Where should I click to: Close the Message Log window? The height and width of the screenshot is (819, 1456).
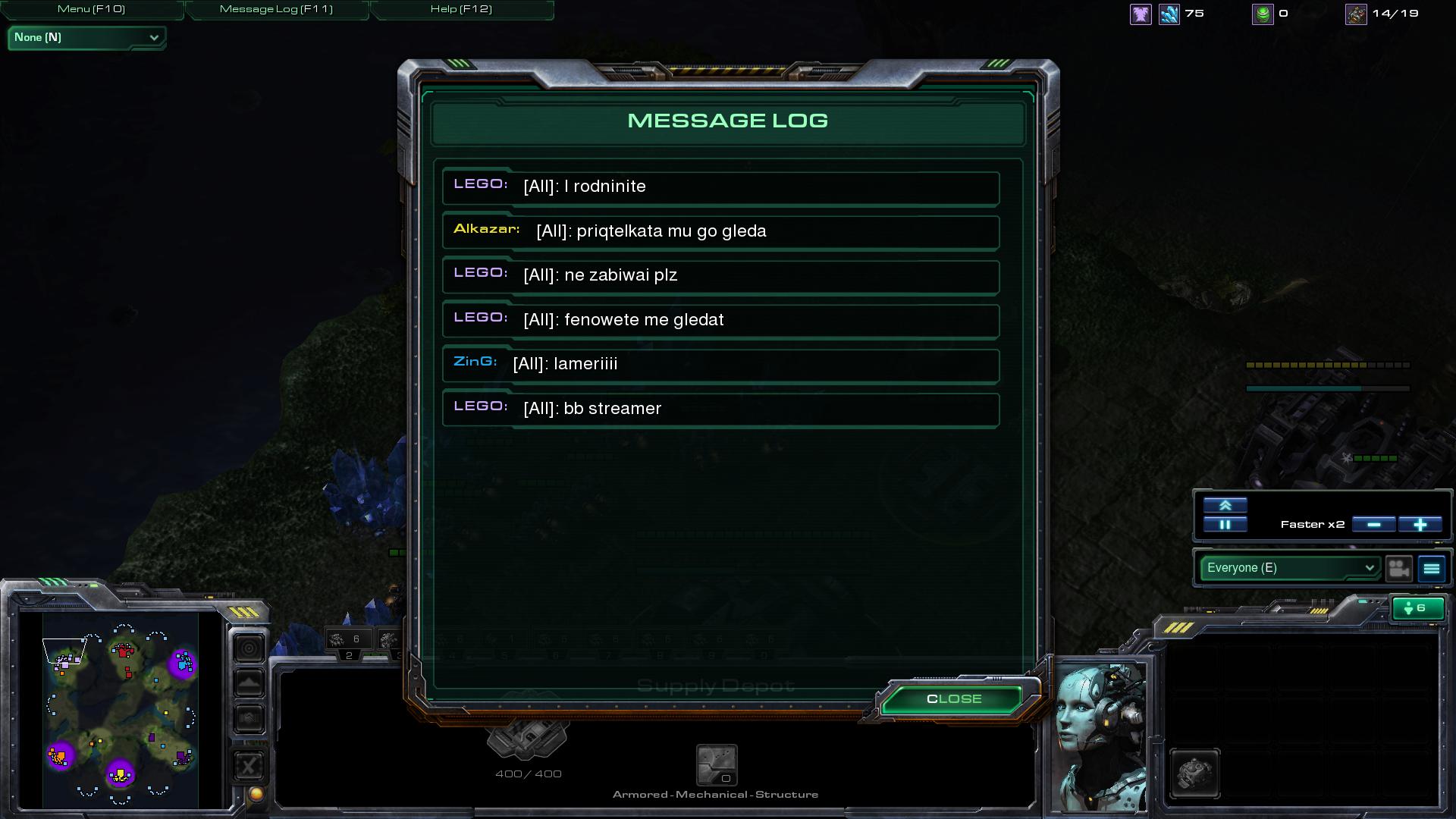pos(953,699)
